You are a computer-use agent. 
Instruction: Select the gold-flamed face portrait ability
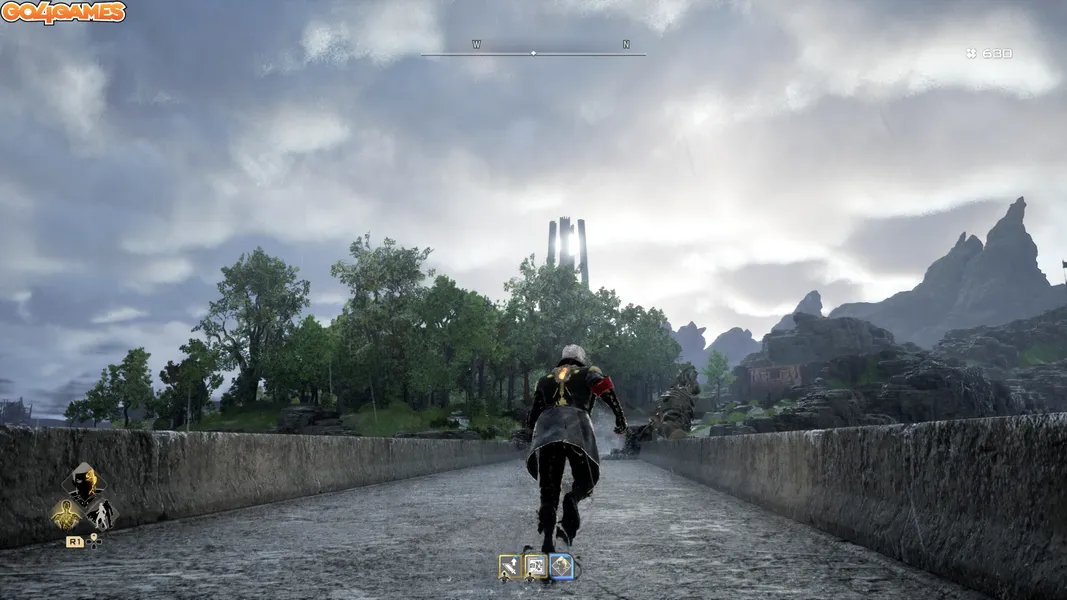pyautogui.click(x=84, y=482)
